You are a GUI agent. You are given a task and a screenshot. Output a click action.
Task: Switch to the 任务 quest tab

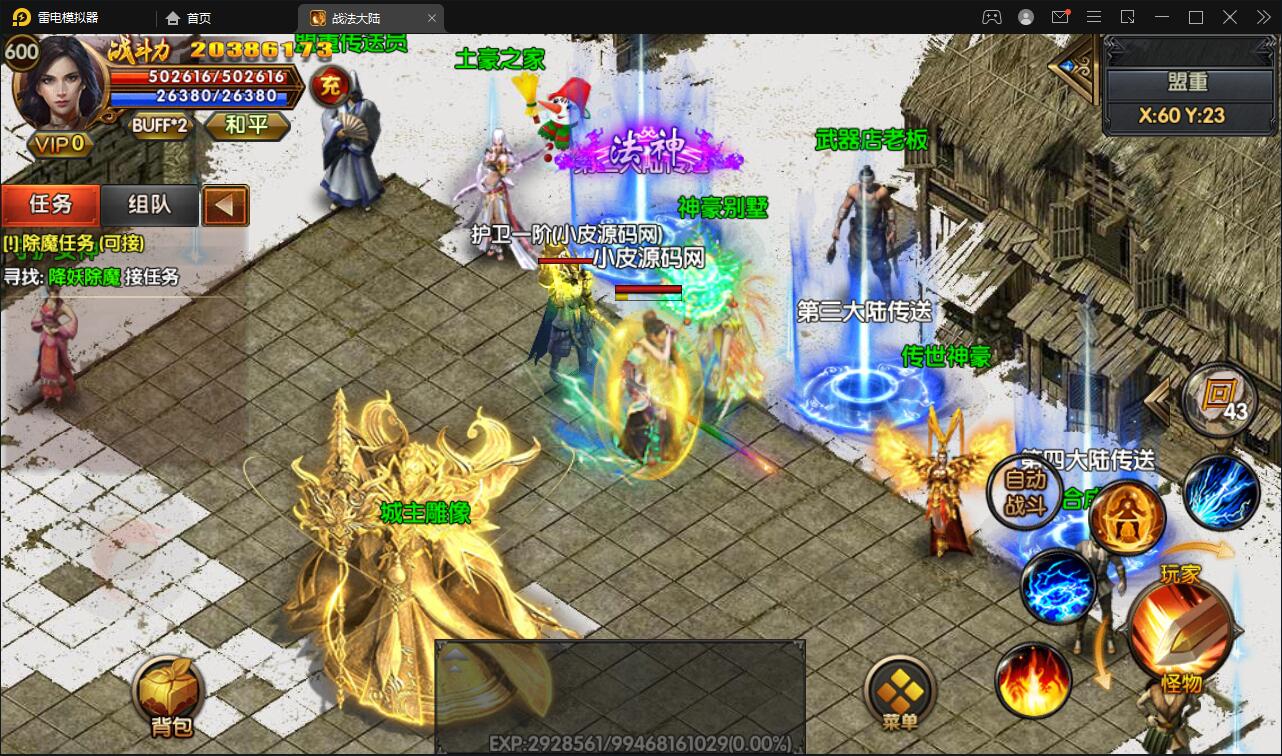point(51,205)
